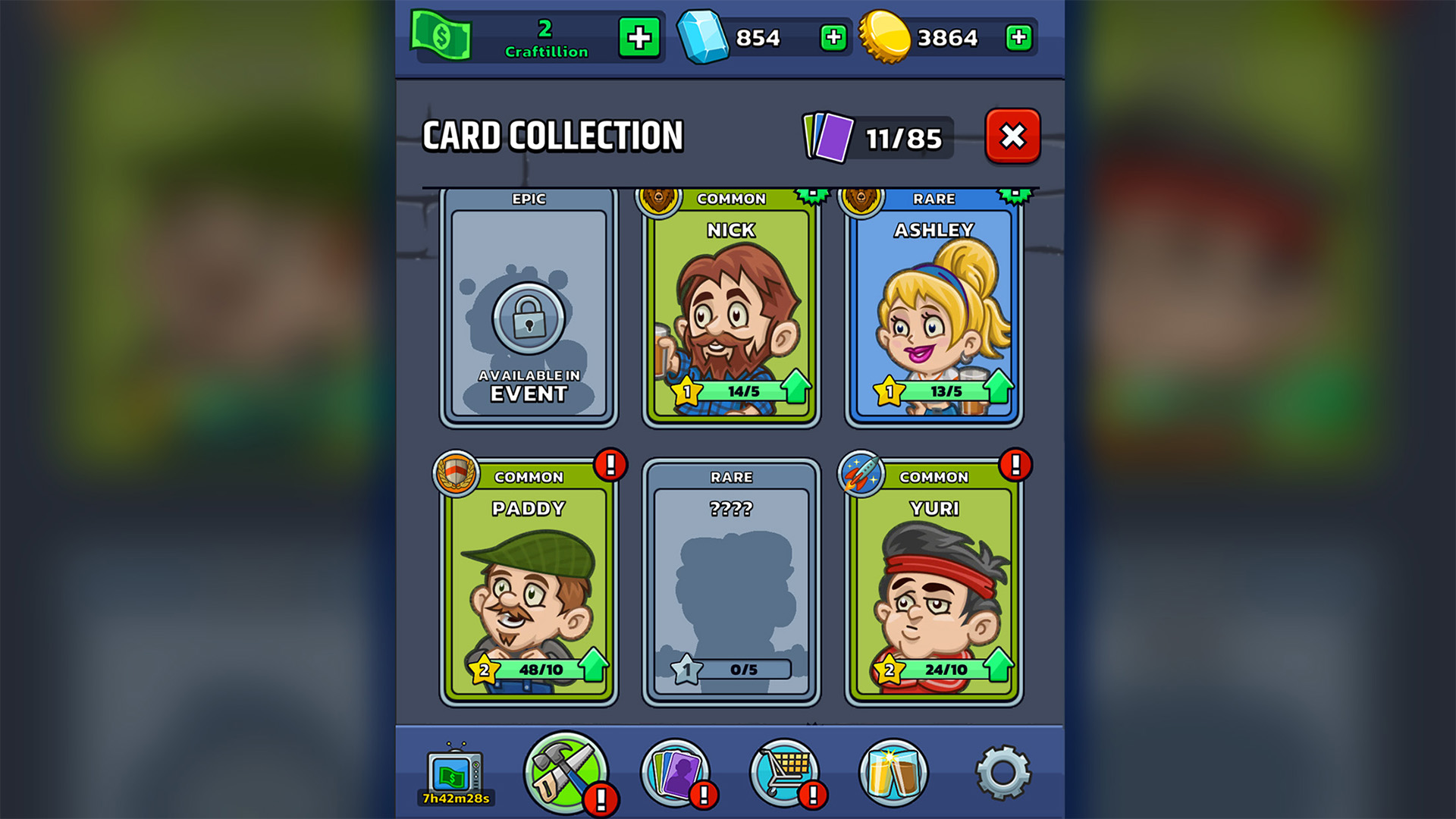Open the shop via the shopping cart icon

pyautogui.click(x=785, y=771)
